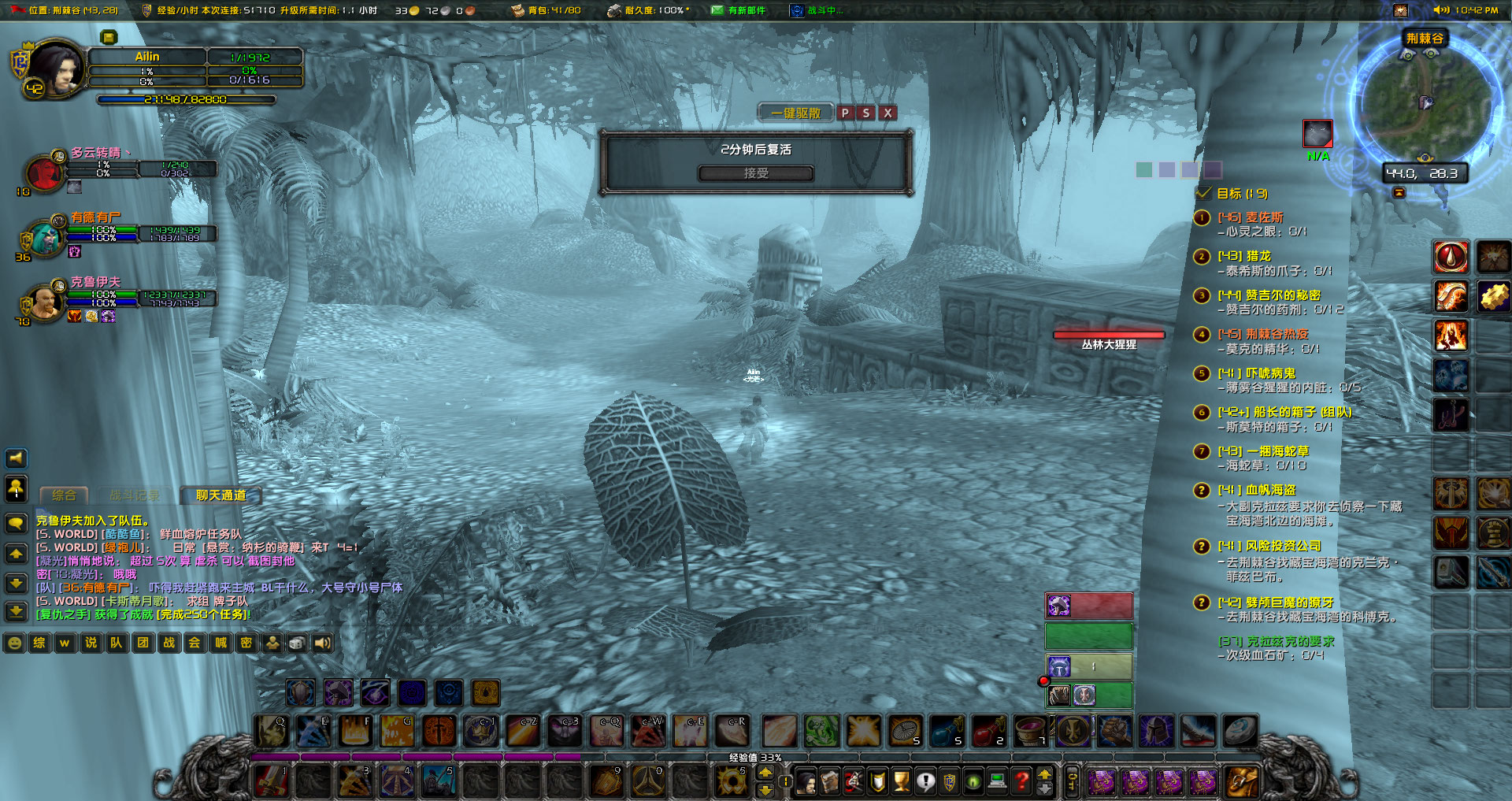Open the dungeon finder green eye icon
The height and width of the screenshot is (801, 1512).
973,782
